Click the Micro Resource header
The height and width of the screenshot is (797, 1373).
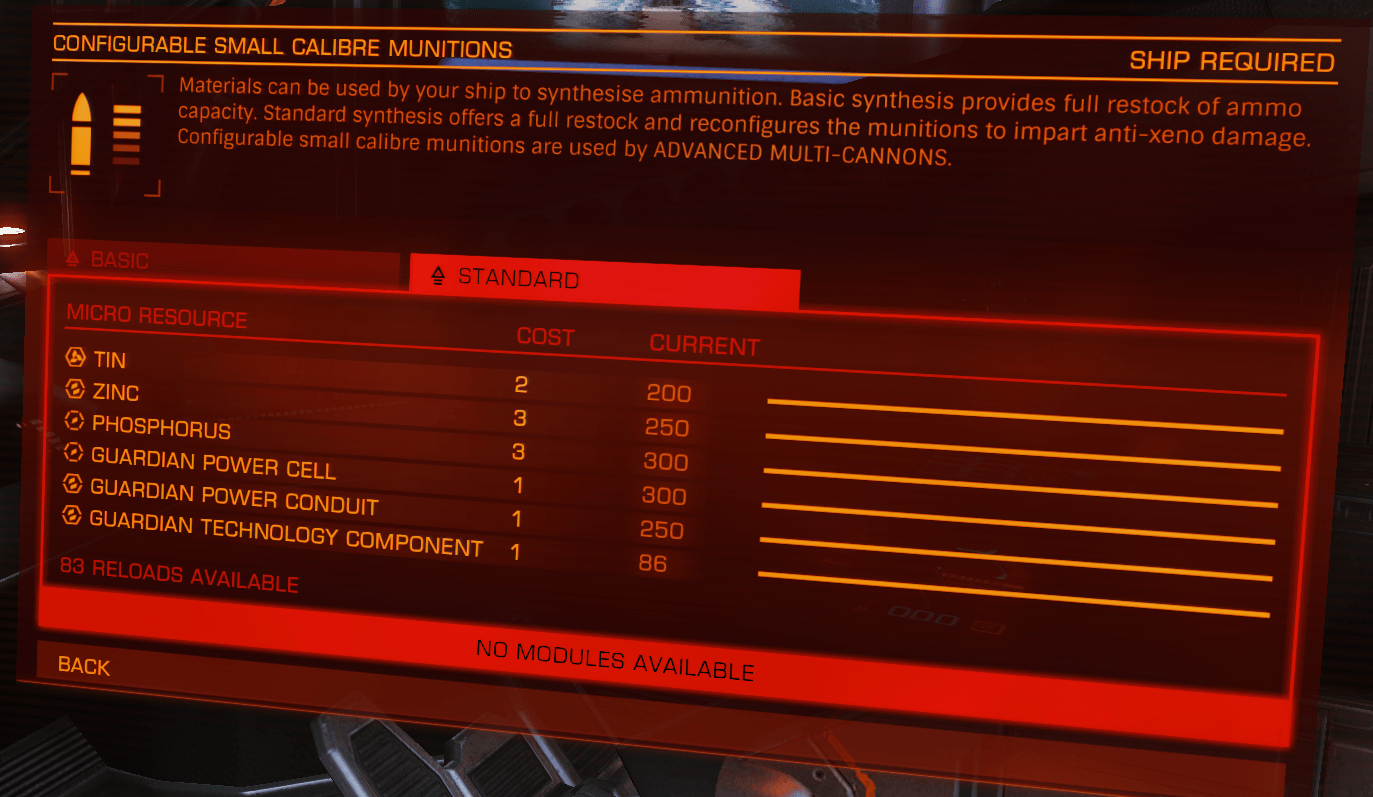[x=155, y=318]
